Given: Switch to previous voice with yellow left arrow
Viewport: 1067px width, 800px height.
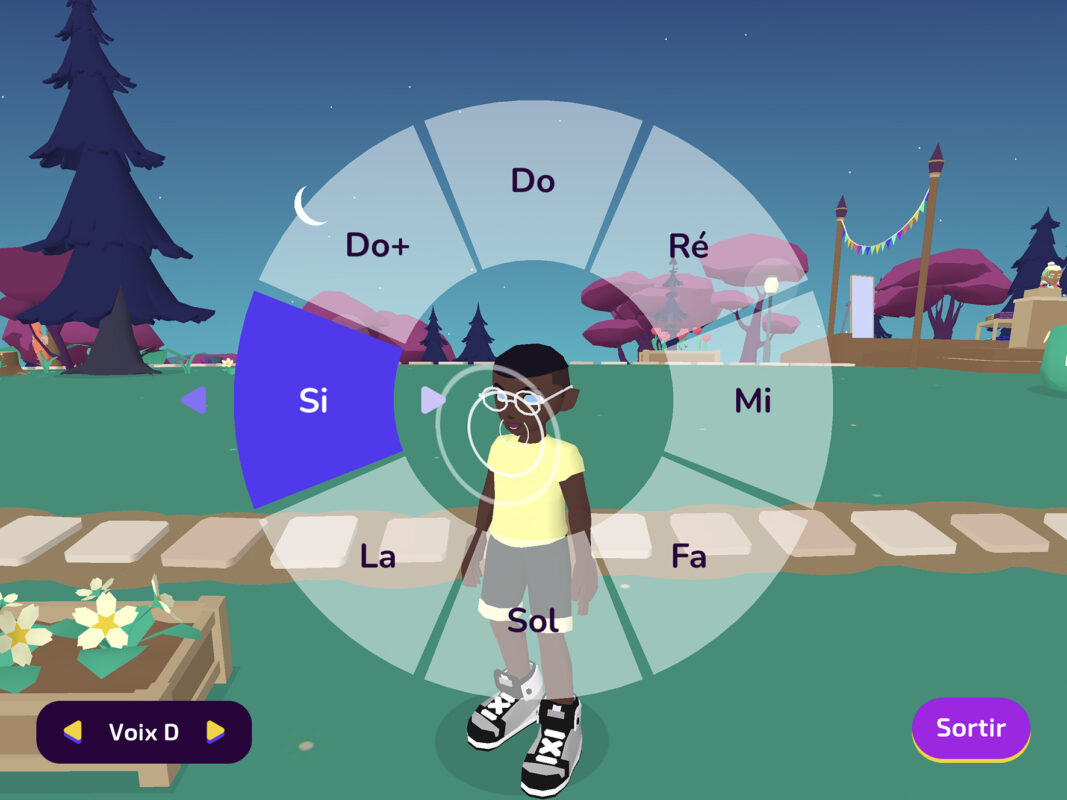Looking at the screenshot, I should tap(72, 732).
